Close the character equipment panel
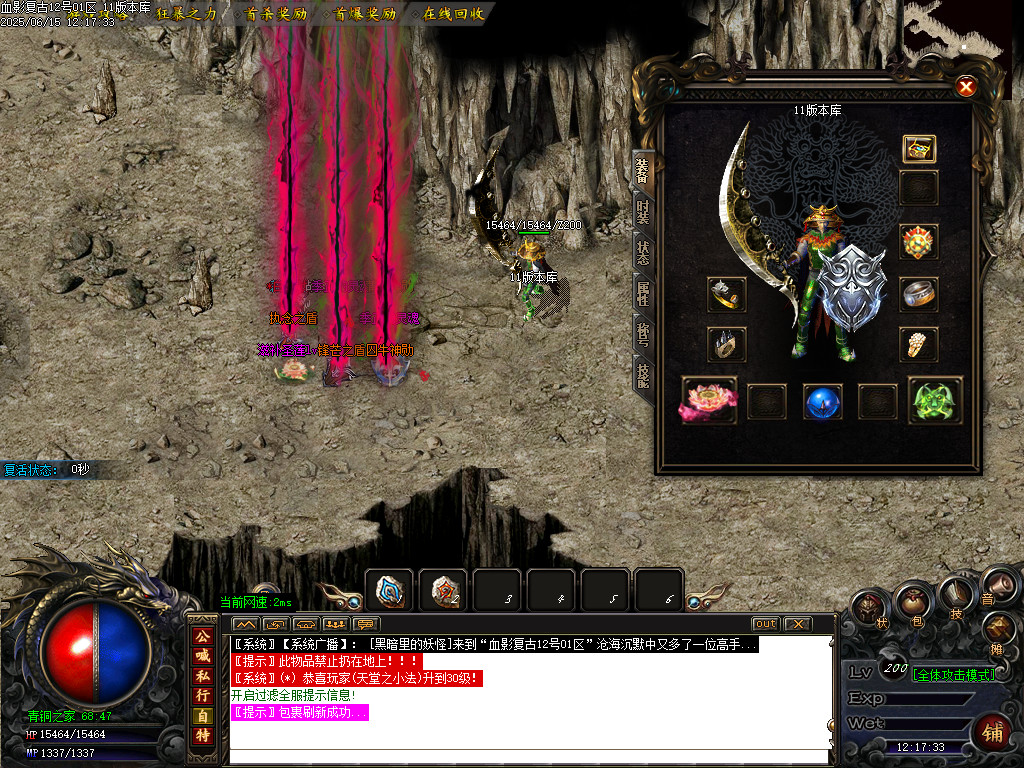The height and width of the screenshot is (768, 1024). 966,87
